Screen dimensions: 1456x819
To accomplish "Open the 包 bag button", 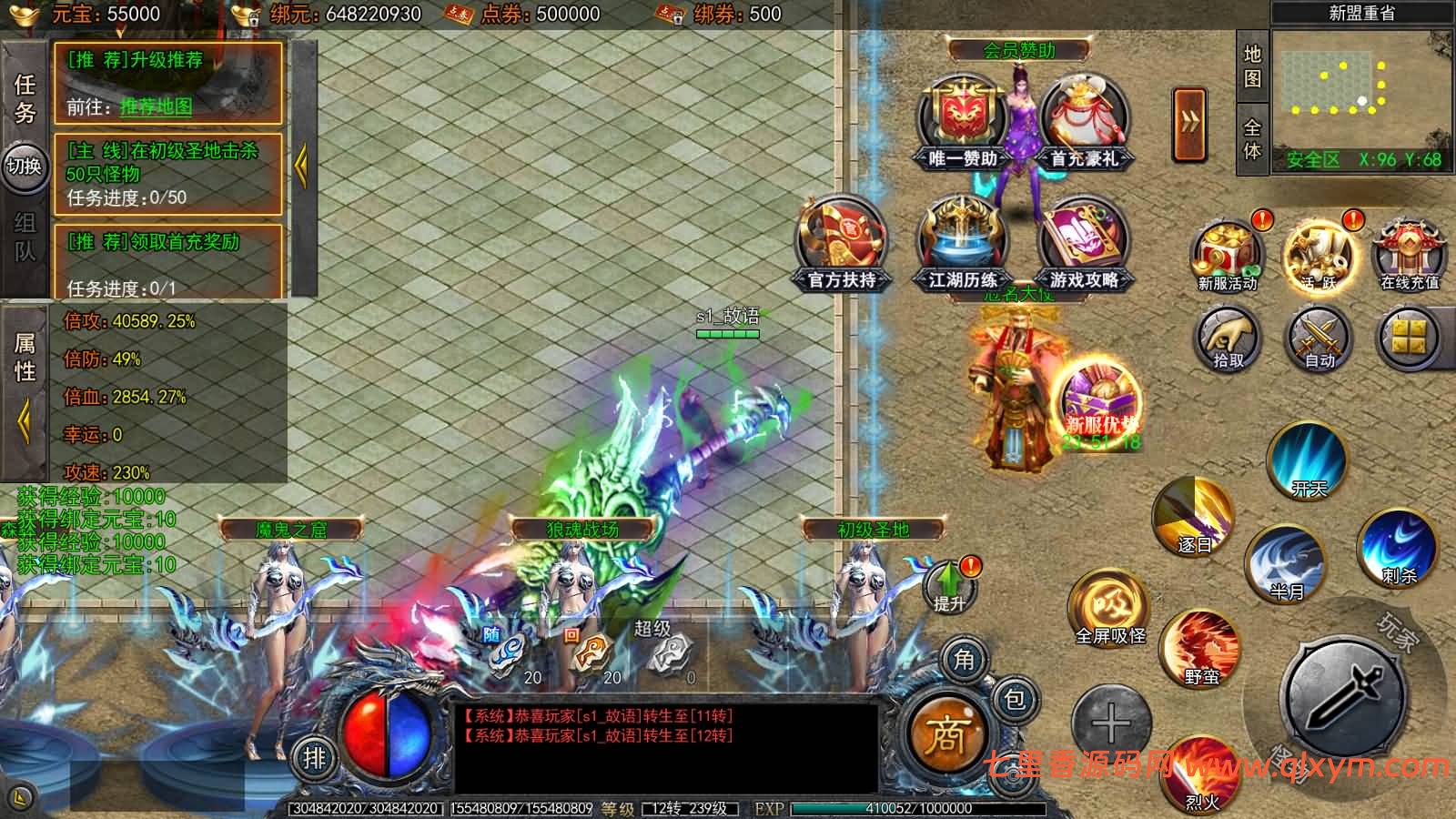I will pyautogui.click(x=1014, y=699).
